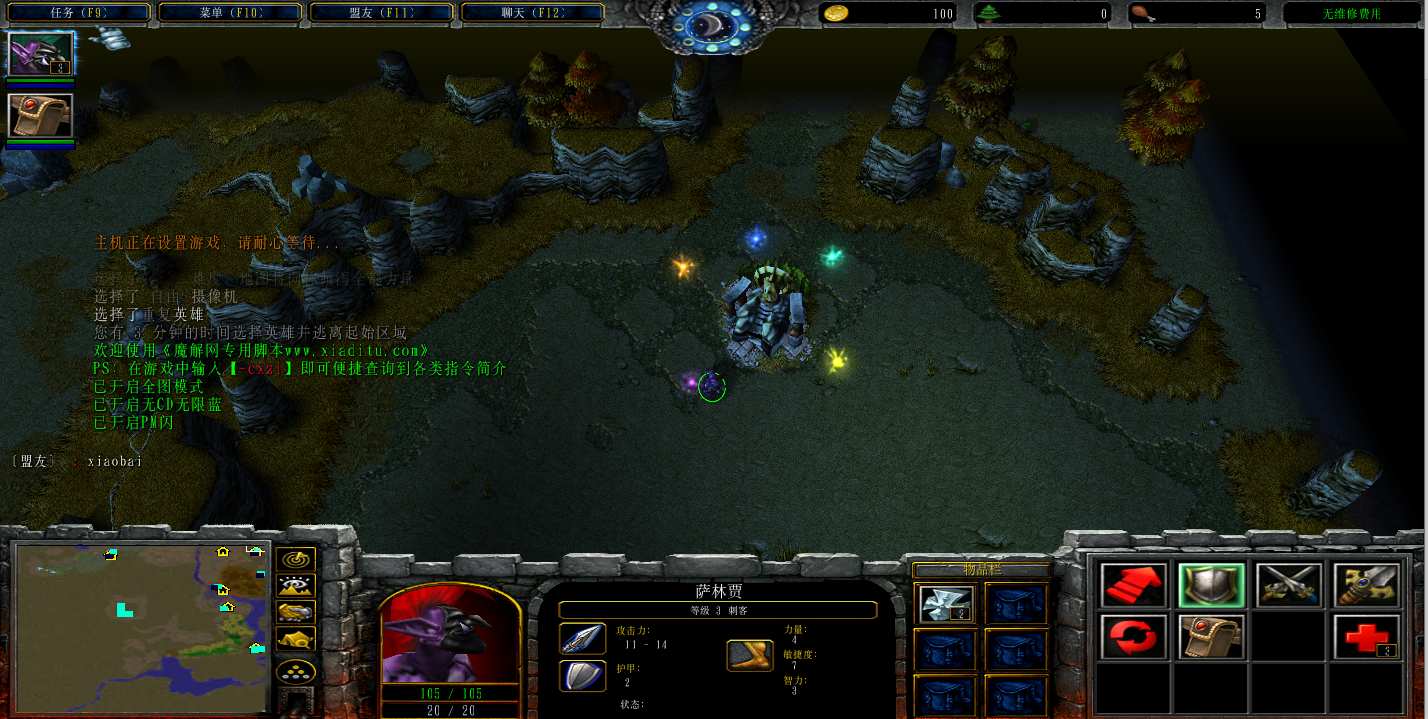Open the 菜单 (F10) game menu
The image size is (1428, 719).
pyautogui.click(x=229, y=13)
